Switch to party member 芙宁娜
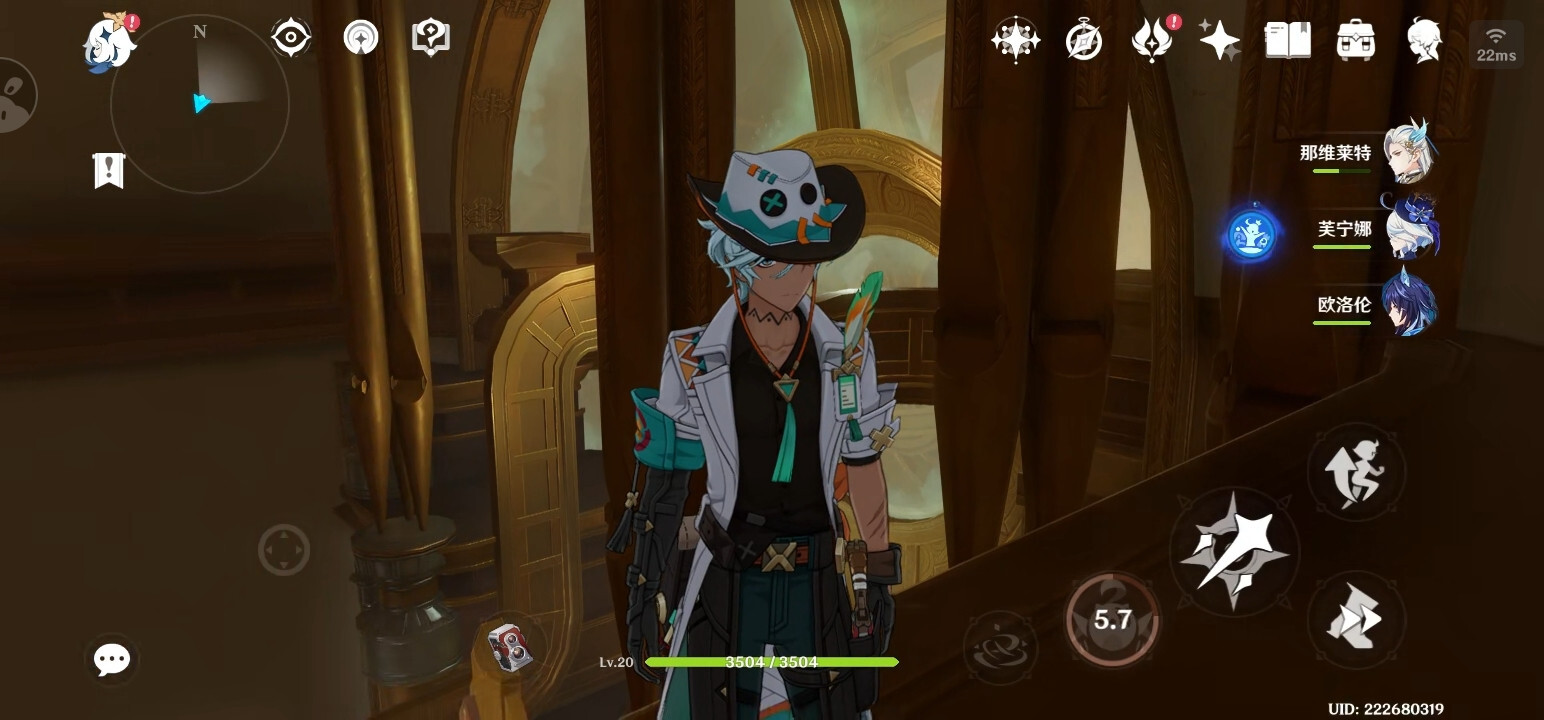The width and height of the screenshot is (1544, 720). click(1408, 229)
